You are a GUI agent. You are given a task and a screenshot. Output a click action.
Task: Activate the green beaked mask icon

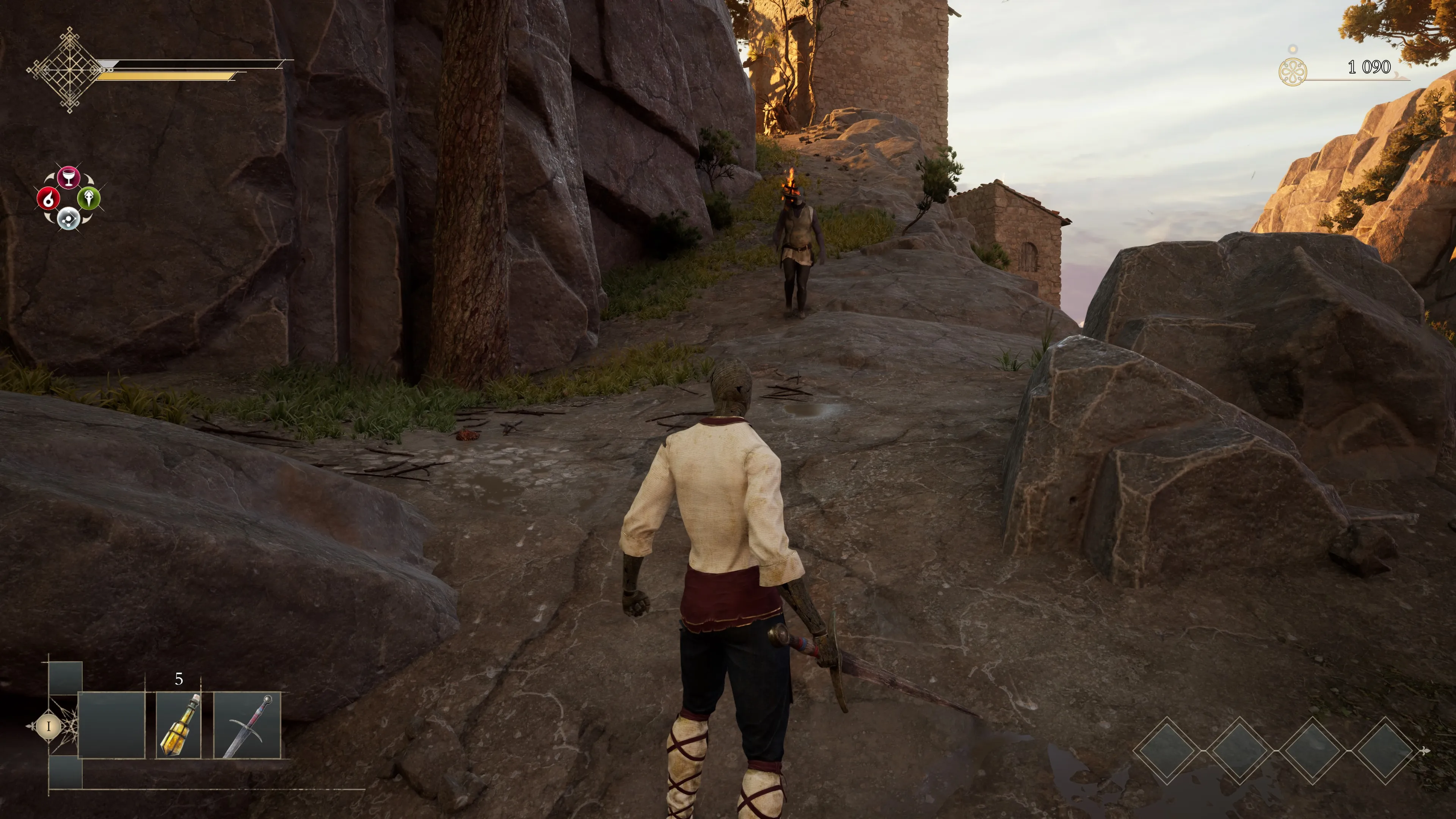click(89, 198)
